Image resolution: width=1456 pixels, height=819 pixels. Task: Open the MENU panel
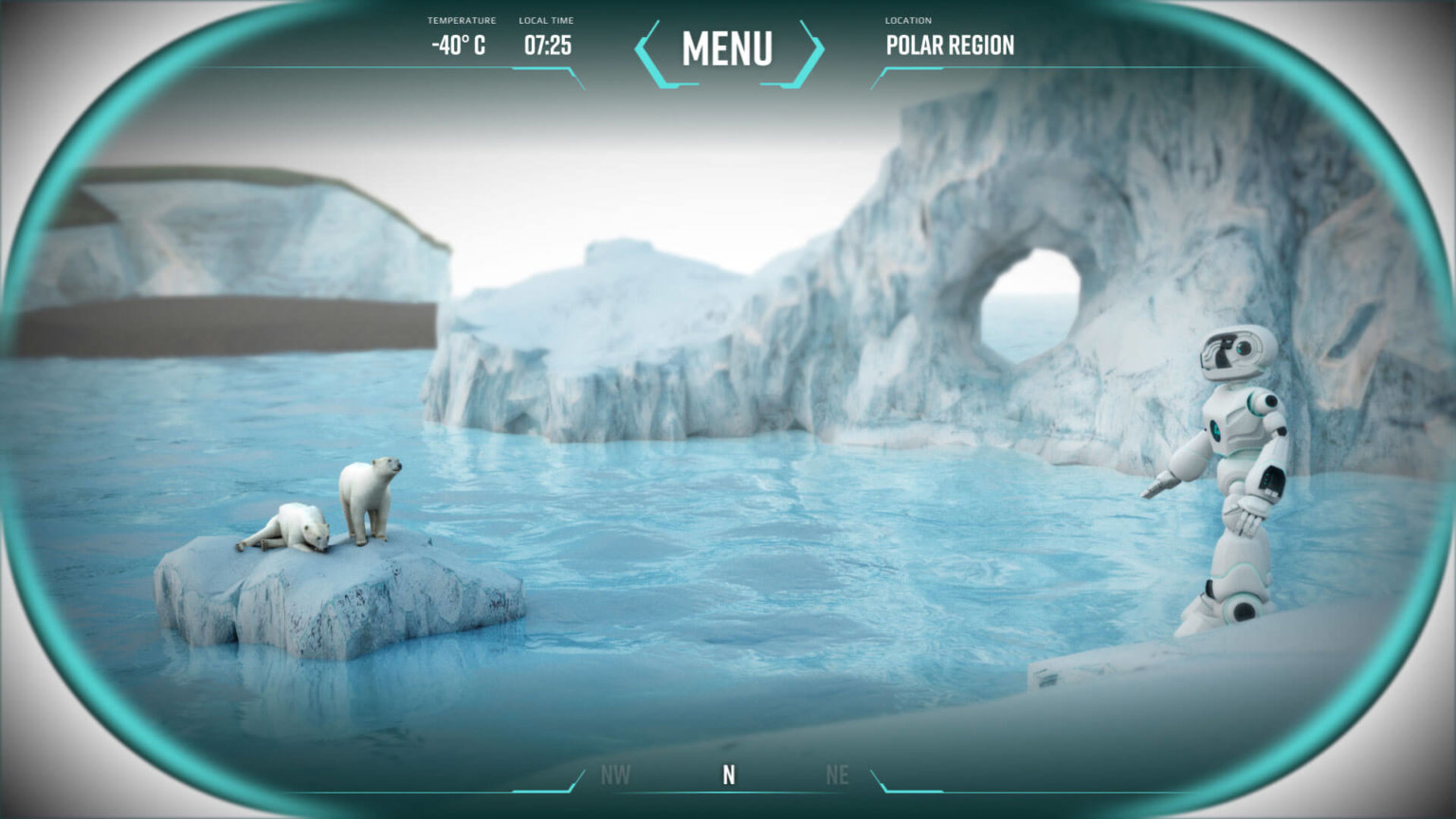[728, 49]
